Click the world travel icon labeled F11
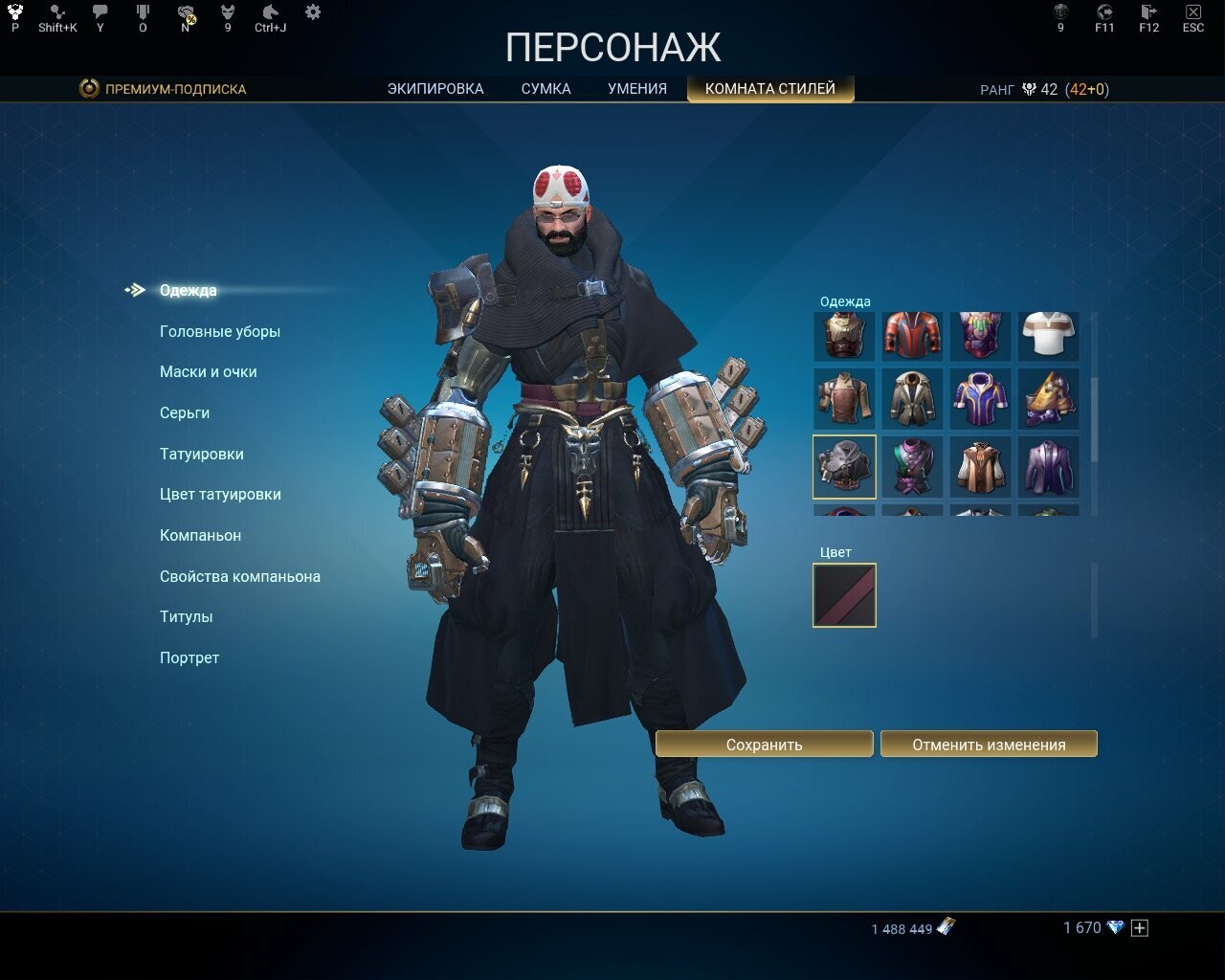This screenshot has width=1225, height=980. 1103,12
